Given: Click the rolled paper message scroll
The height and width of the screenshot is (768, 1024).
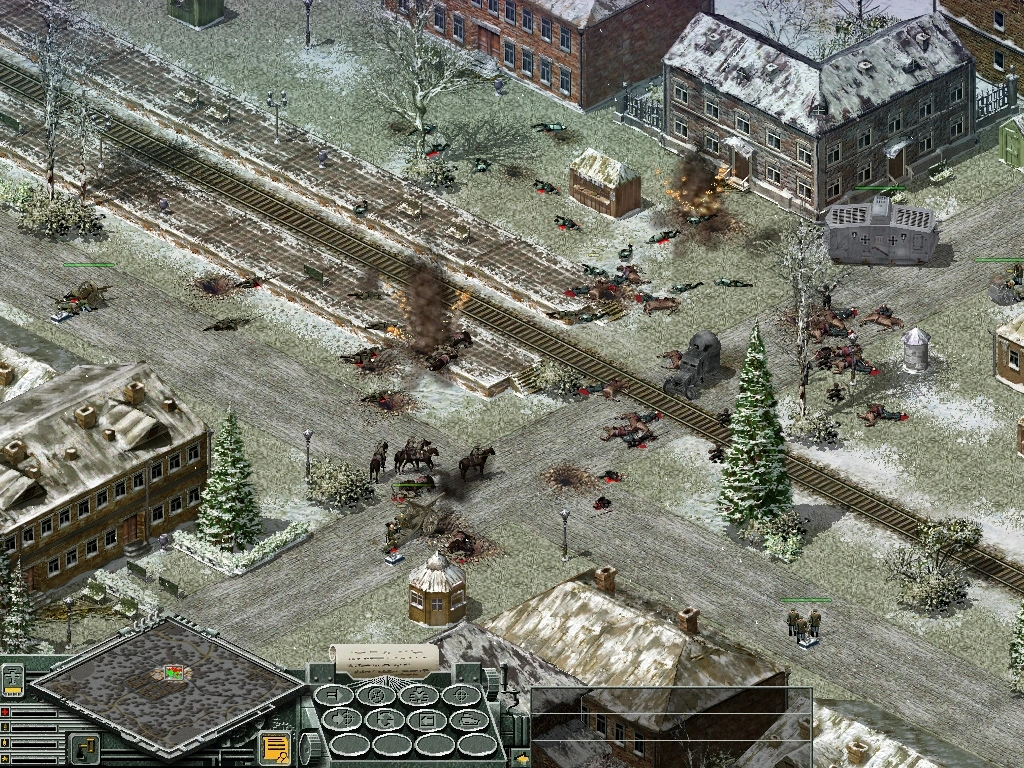Looking at the screenshot, I should (x=385, y=657).
